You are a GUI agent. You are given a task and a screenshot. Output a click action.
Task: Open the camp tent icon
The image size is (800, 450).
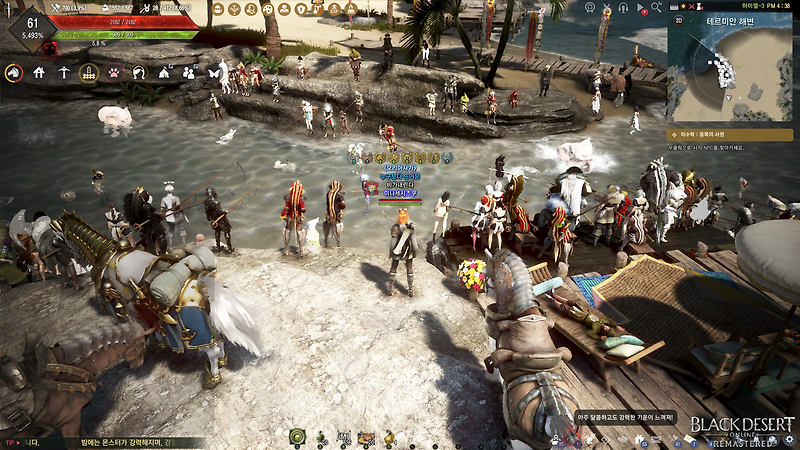point(164,72)
